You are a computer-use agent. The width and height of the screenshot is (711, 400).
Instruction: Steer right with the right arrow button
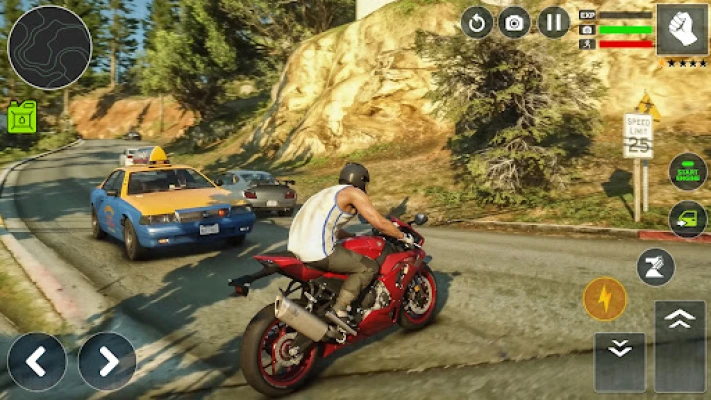click(107, 361)
